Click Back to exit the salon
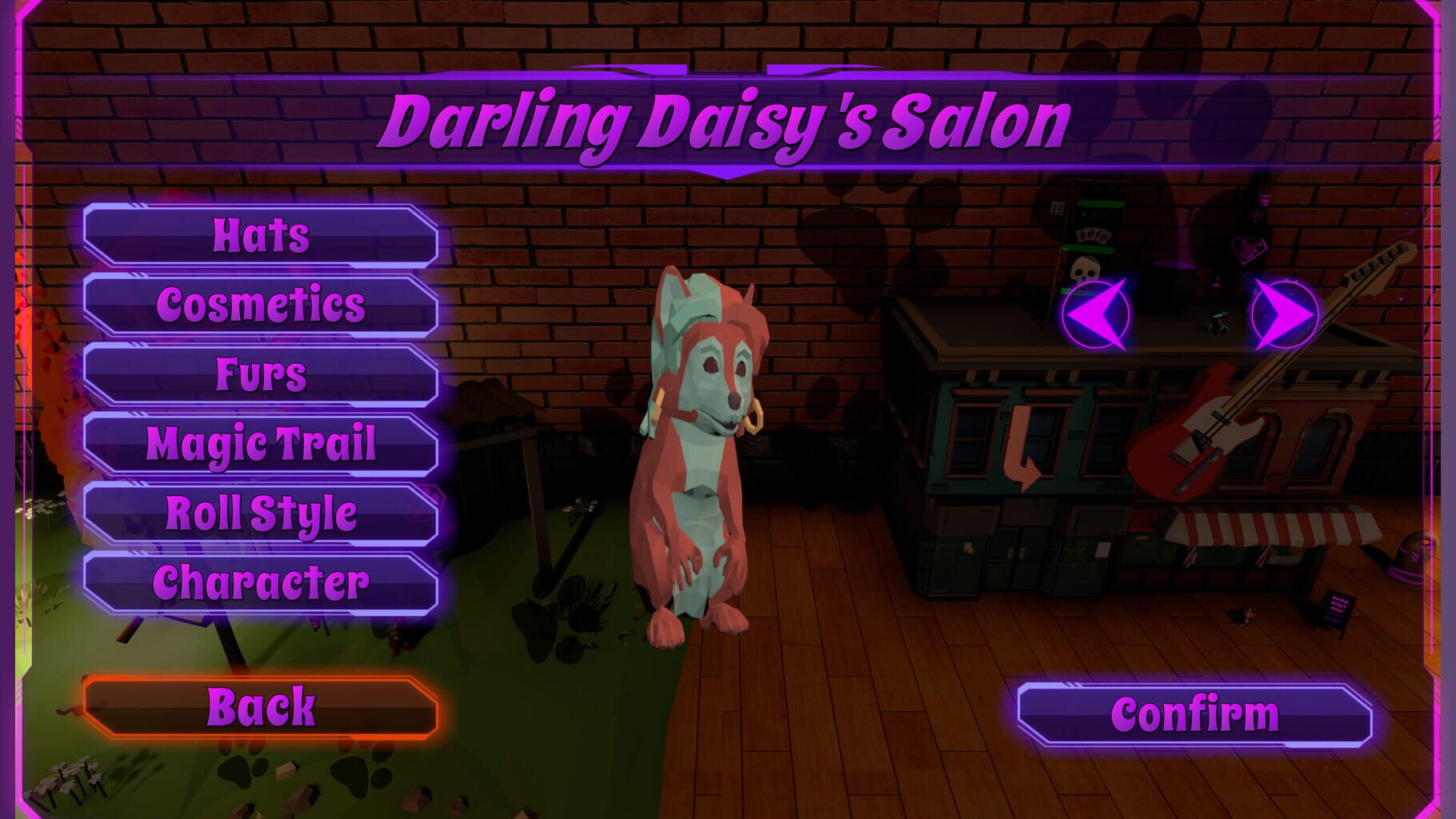 coord(260,707)
